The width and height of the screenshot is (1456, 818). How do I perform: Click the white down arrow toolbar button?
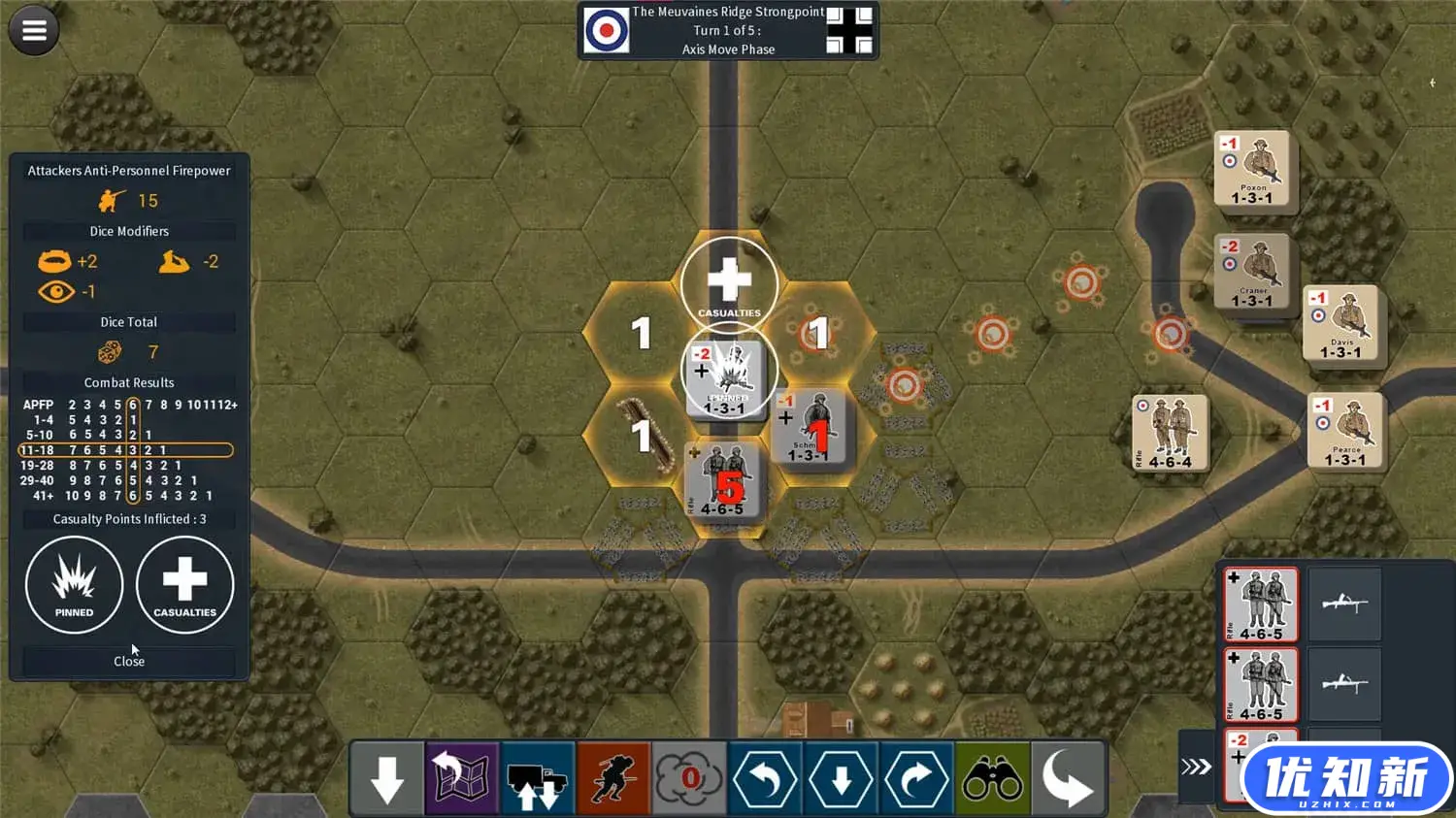pyautogui.click(x=387, y=778)
